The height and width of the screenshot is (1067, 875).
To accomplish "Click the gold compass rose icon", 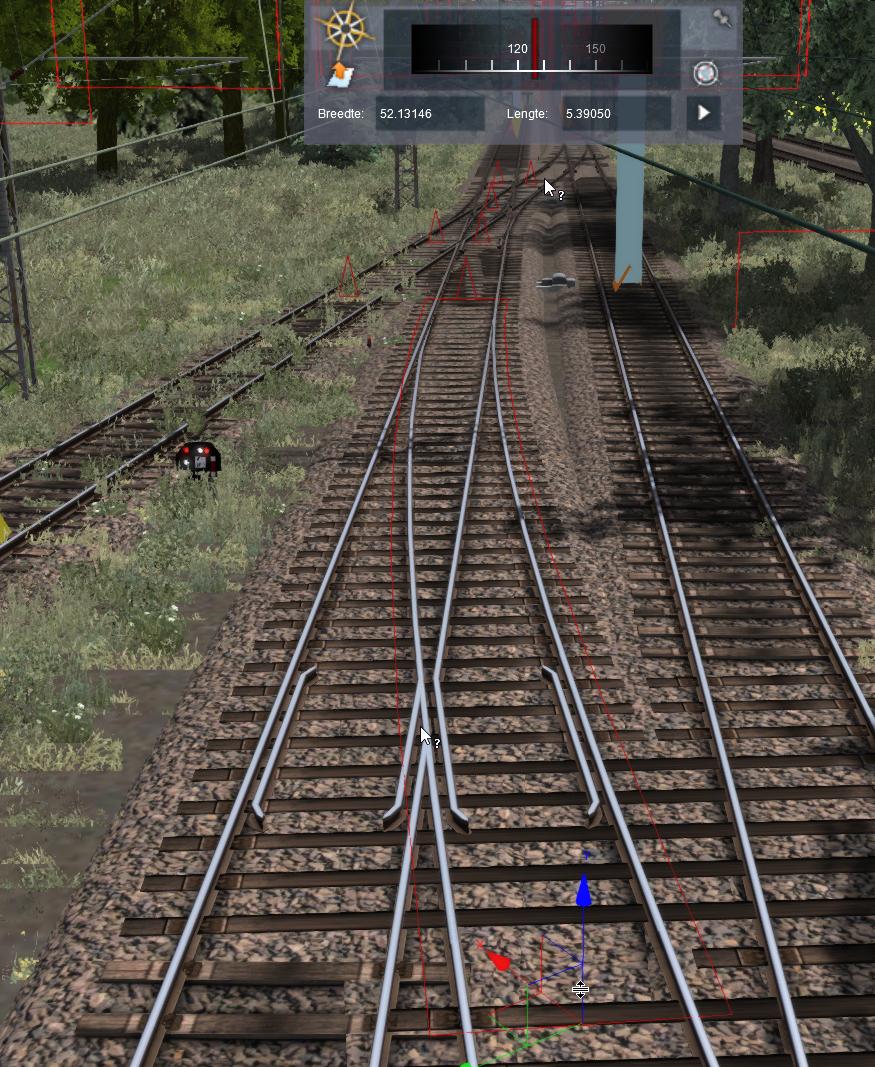I will click(x=344, y=29).
